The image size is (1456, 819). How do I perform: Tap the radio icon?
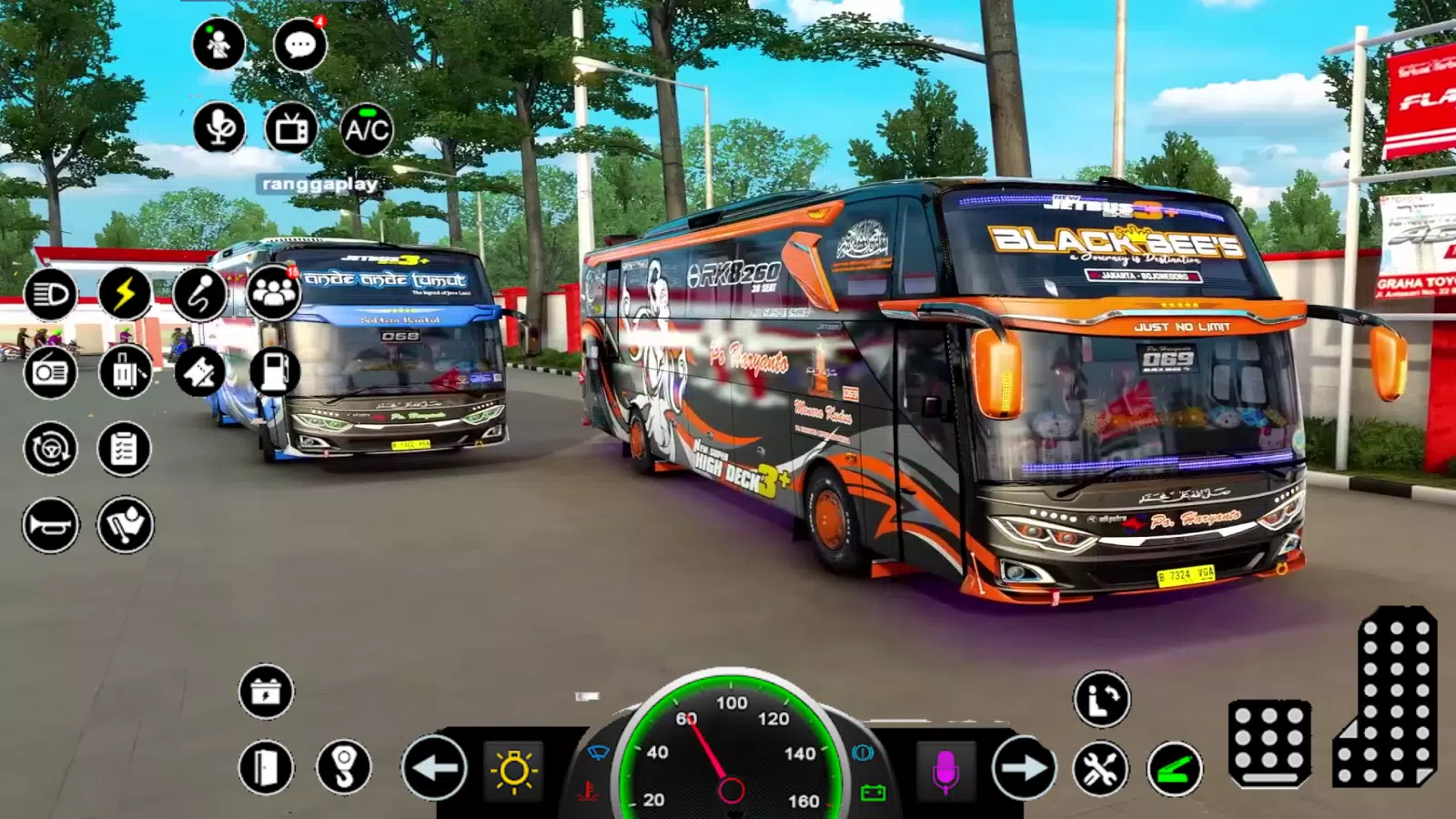(x=50, y=371)
